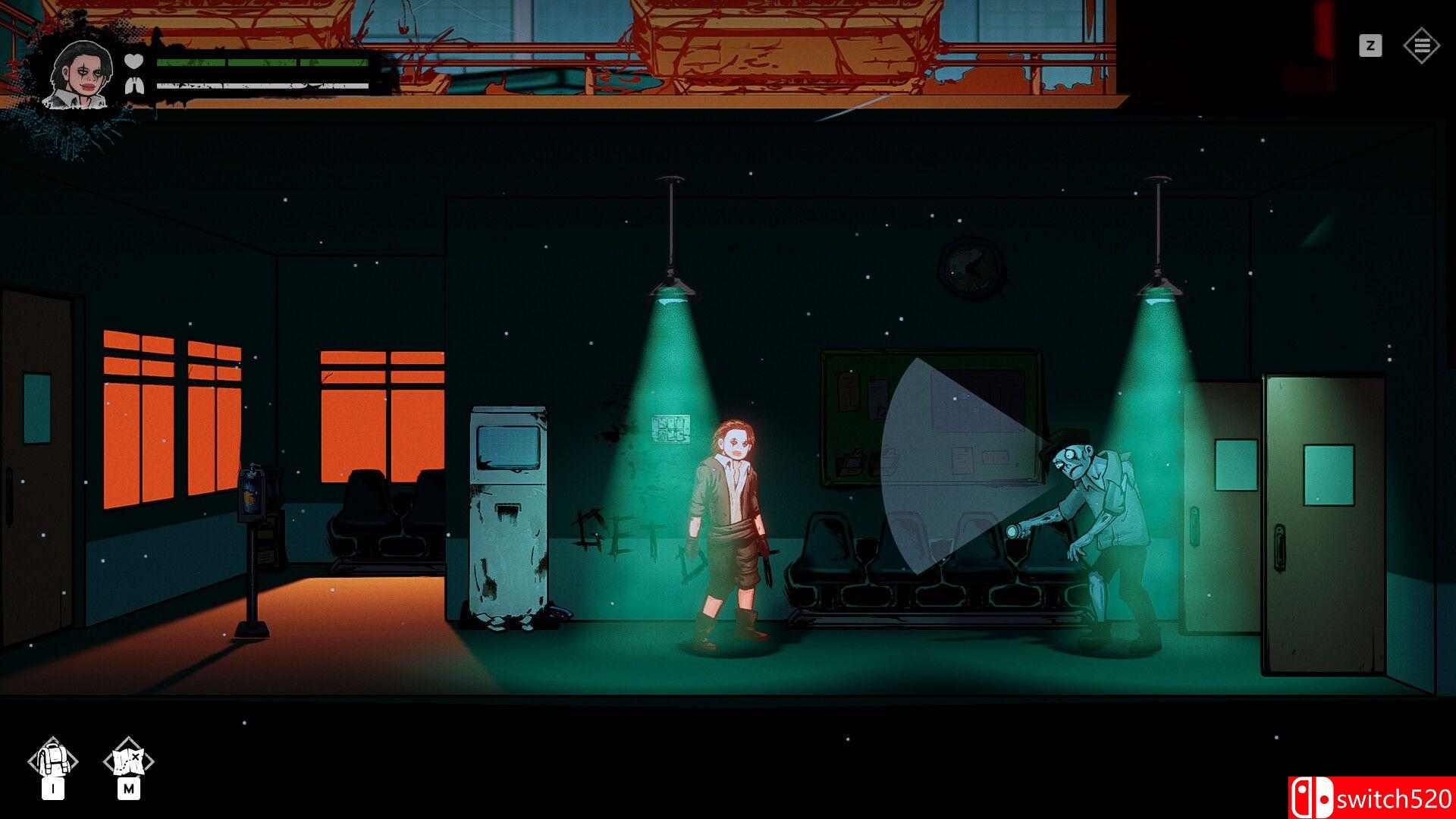Click the lungs icon beside the stamina bar

(x=133, y=85)
